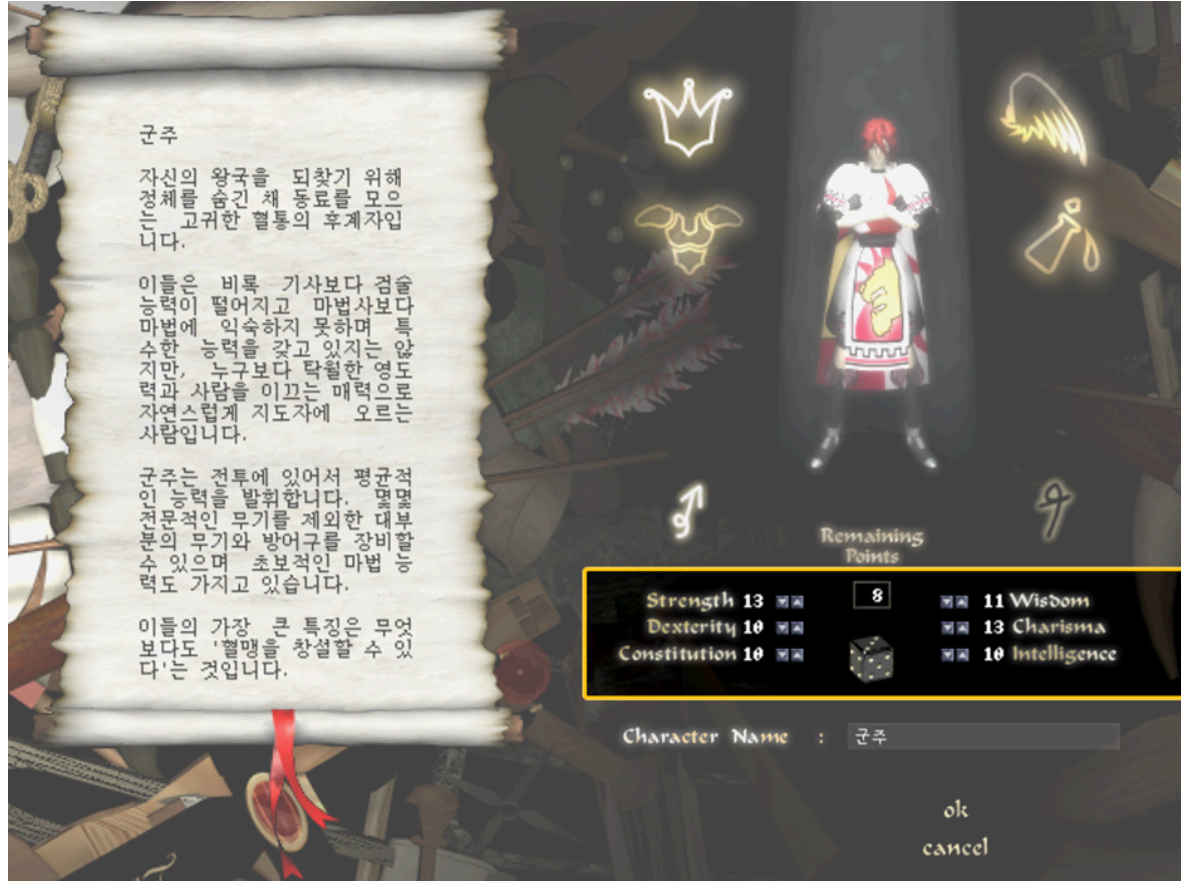Decrease Strength with its down arrow
This screenshot has width=1181, height=881.
coord(783,602)
